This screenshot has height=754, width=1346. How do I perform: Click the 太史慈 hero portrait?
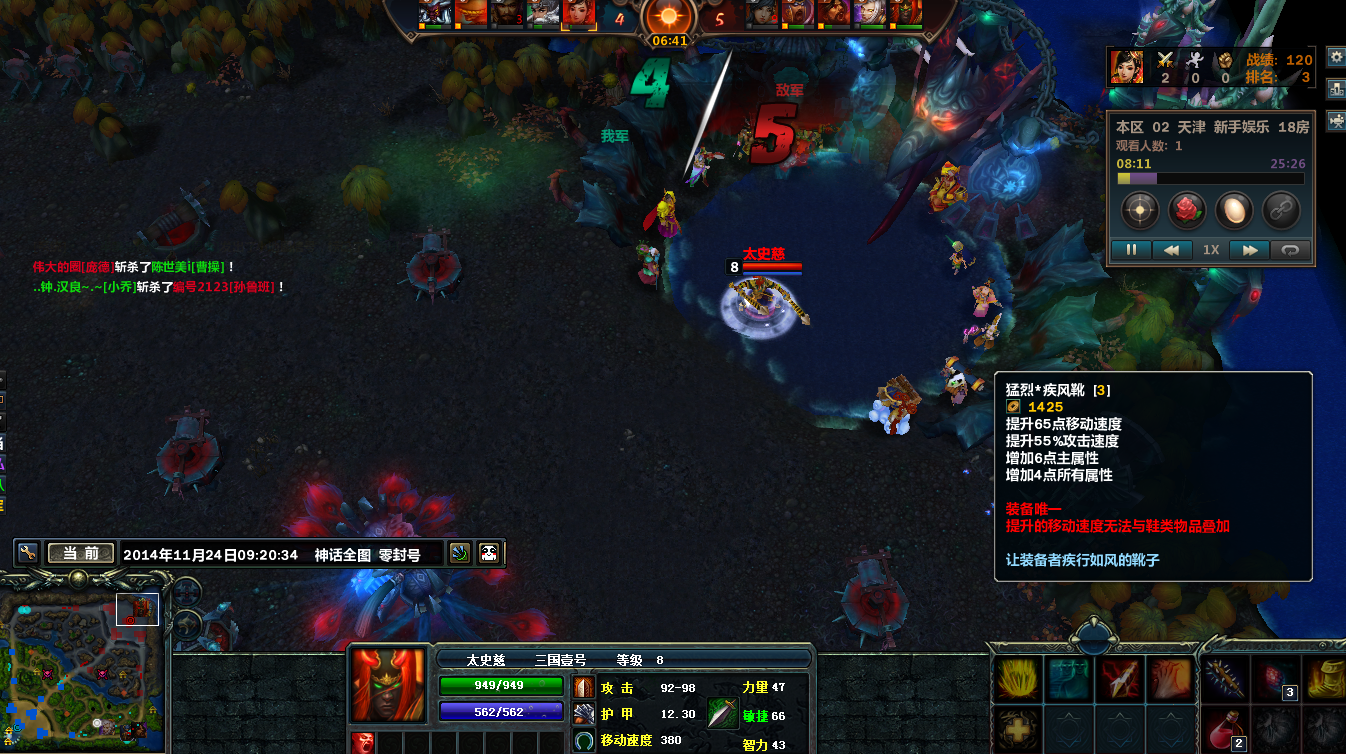pyautogui.click(x=388, y=685)
